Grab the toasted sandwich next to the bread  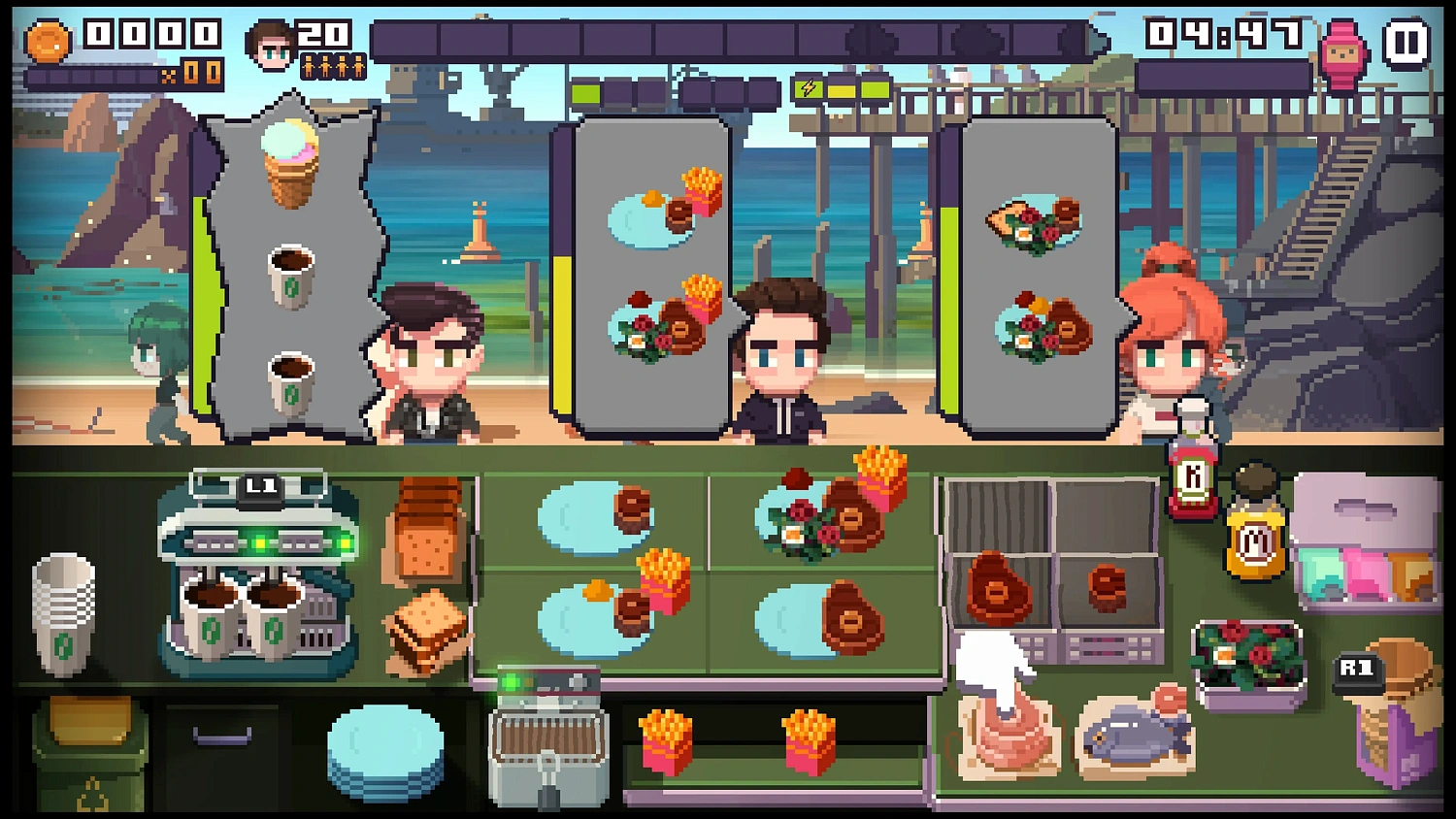(424, 626)
